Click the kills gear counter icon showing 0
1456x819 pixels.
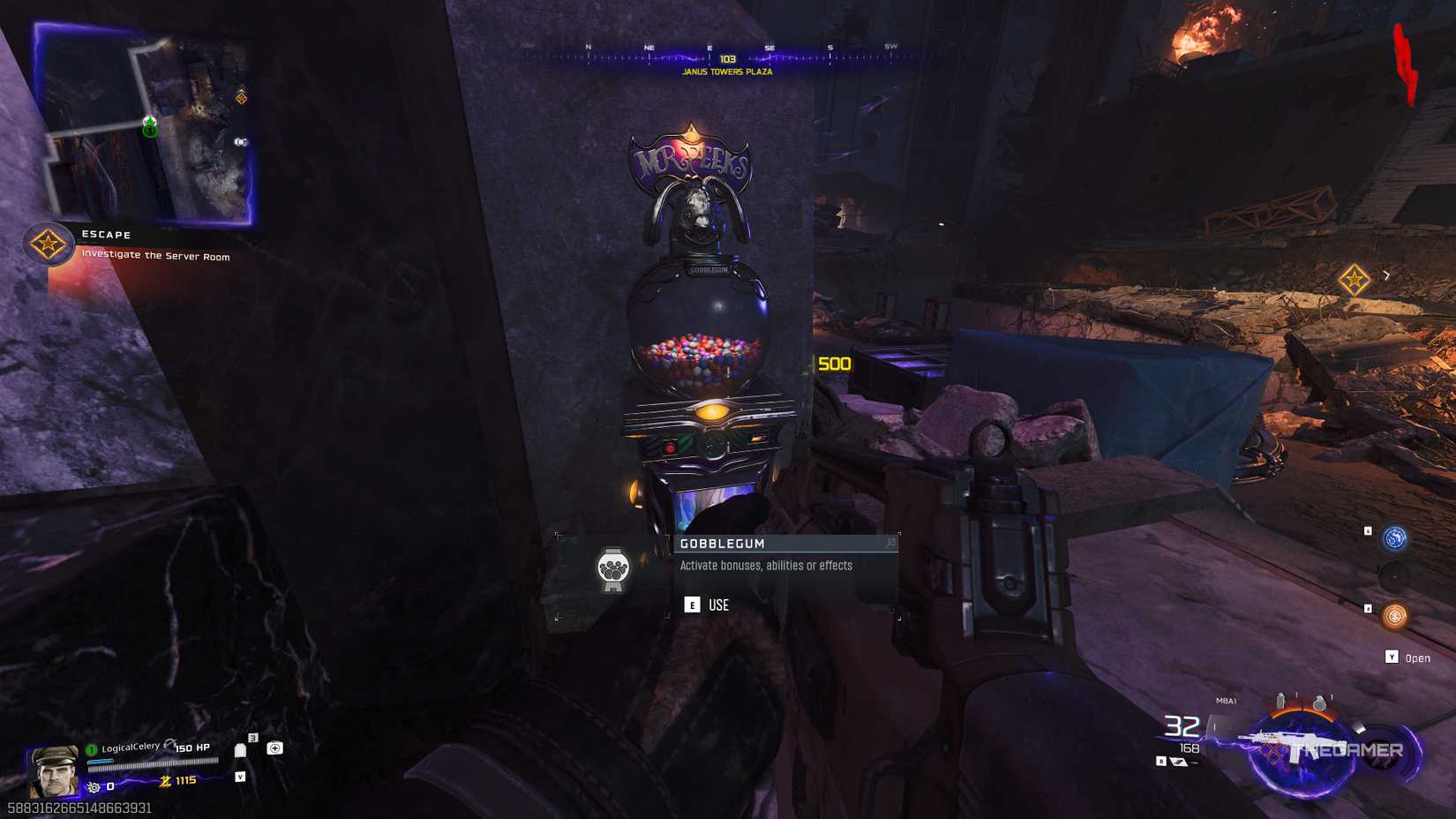coord(94,787)
